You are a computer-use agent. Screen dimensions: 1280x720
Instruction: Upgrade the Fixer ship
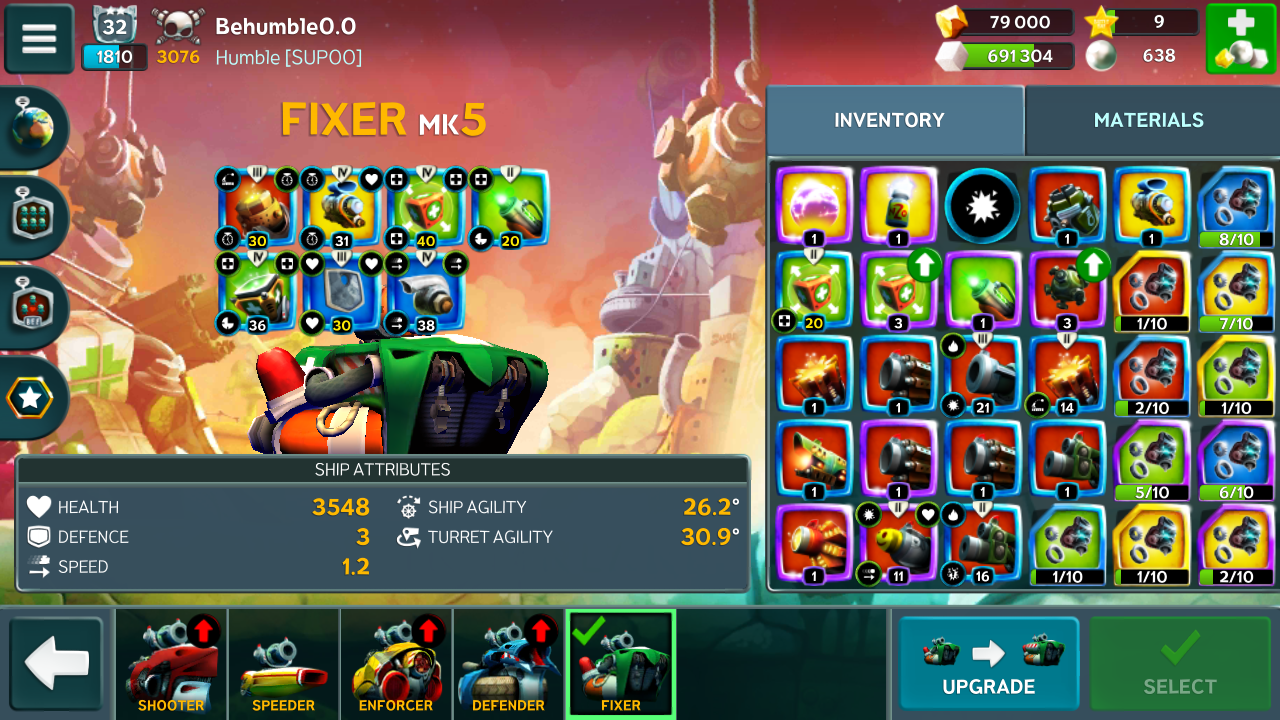point(988,663)
